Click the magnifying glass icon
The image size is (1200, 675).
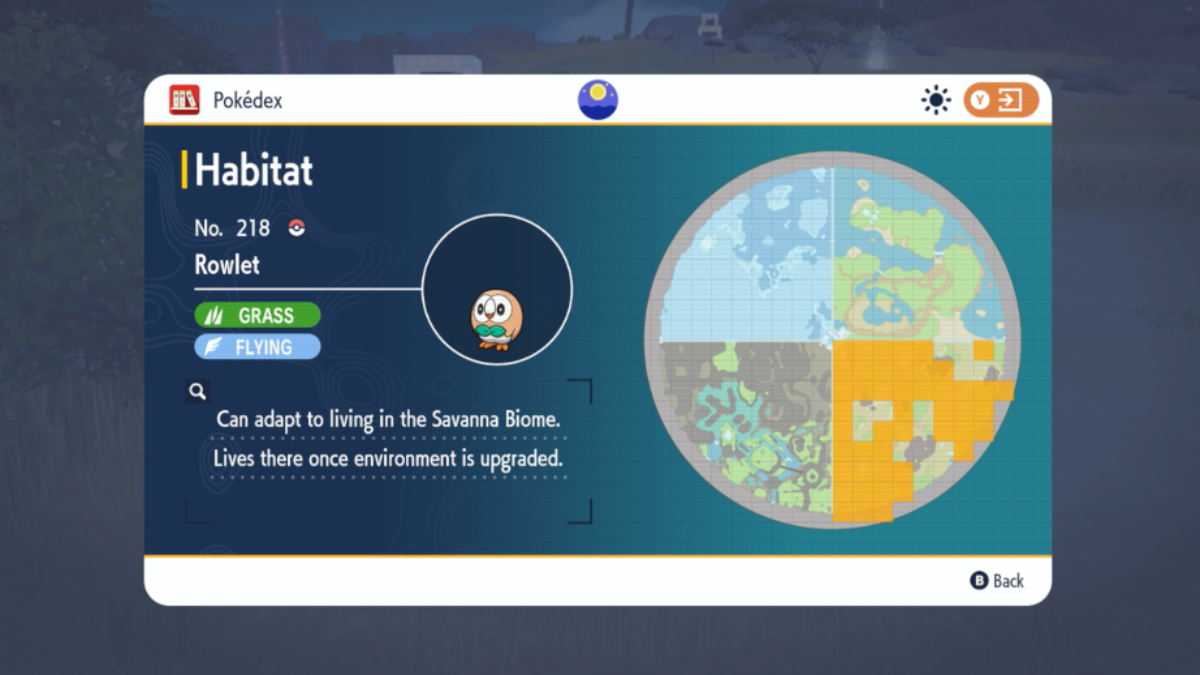[x=197, y=391]
